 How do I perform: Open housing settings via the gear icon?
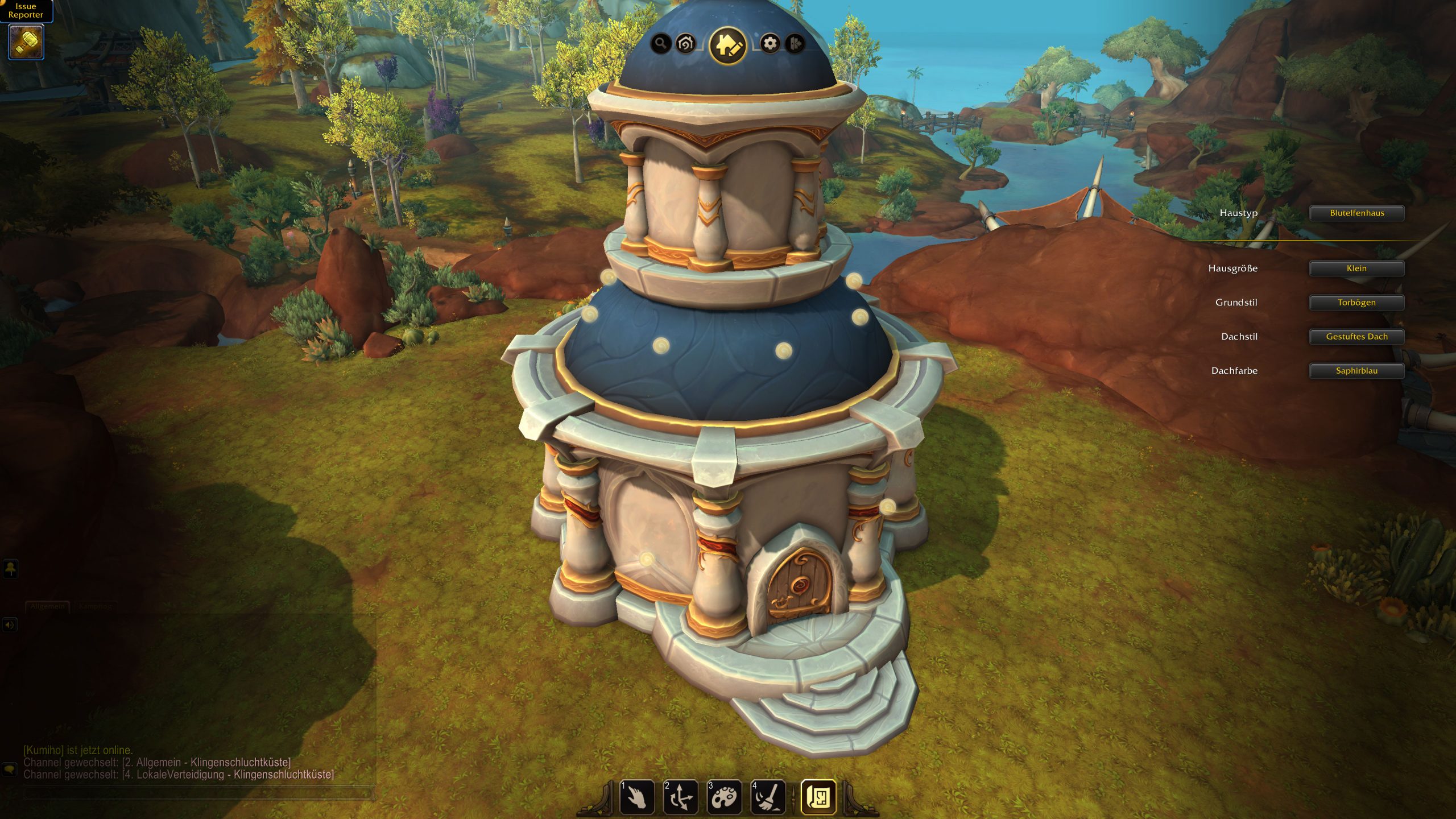pyautogui.click(x=770, y=43)
